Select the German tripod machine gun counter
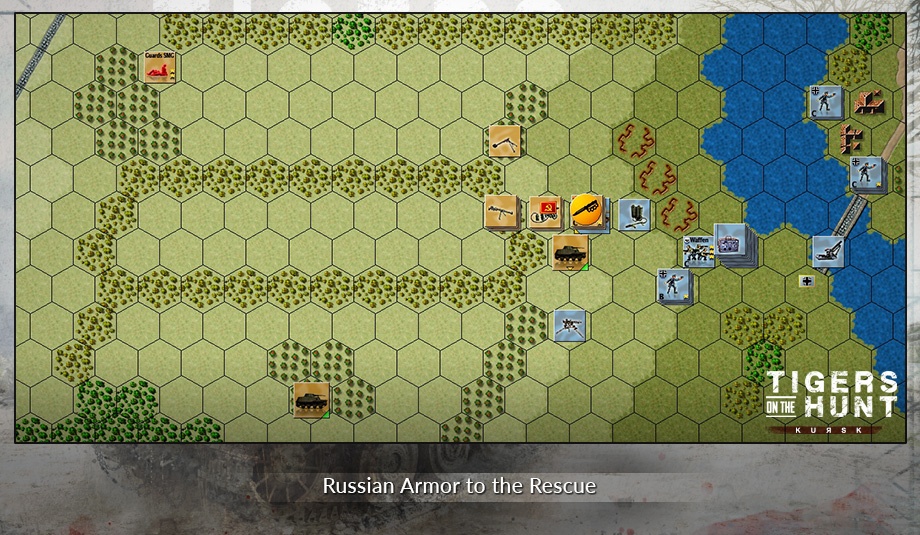 pyautogui.click(x=569, y=324)
